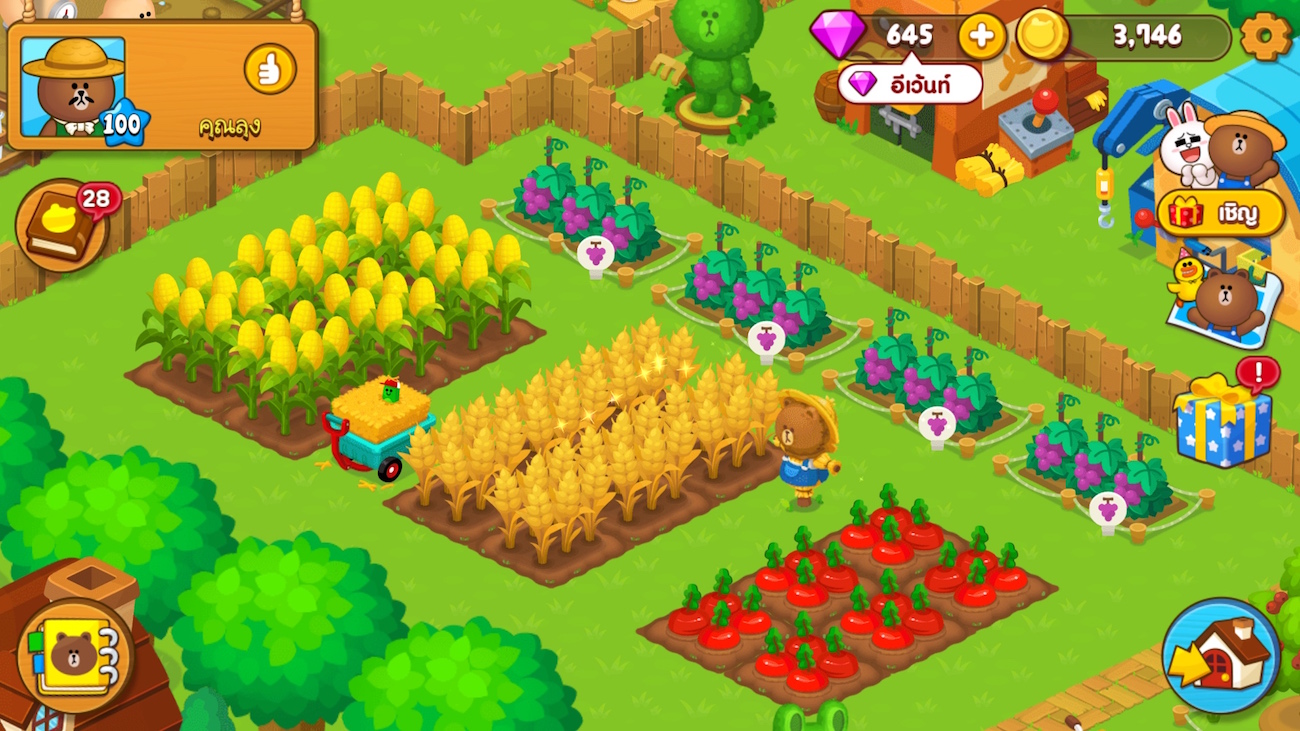Tap the house with arrow button
The width and height of the screenshot is (1300, 731).
click(1220, 656)
